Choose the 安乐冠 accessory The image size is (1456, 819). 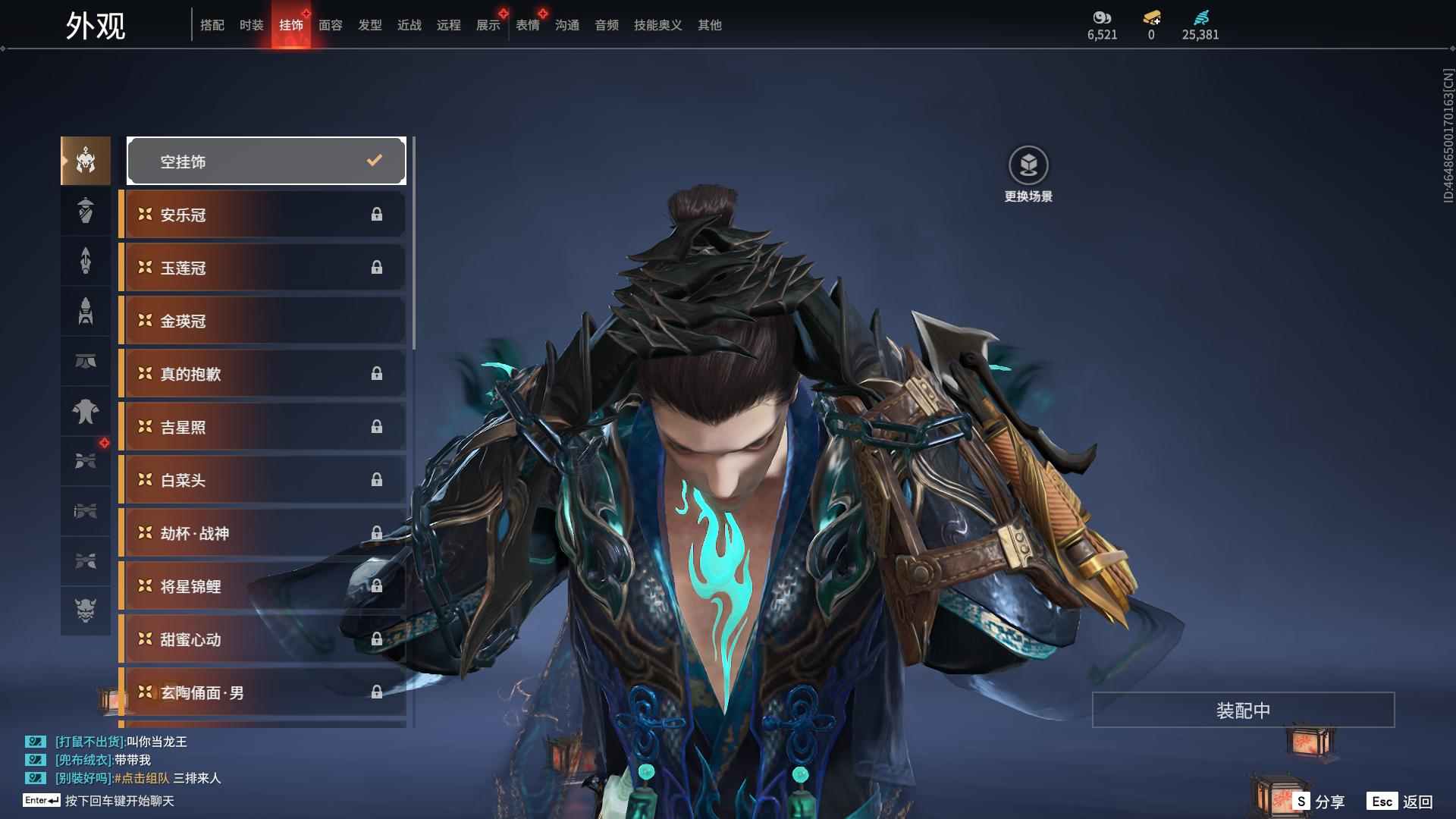(262, 215)
